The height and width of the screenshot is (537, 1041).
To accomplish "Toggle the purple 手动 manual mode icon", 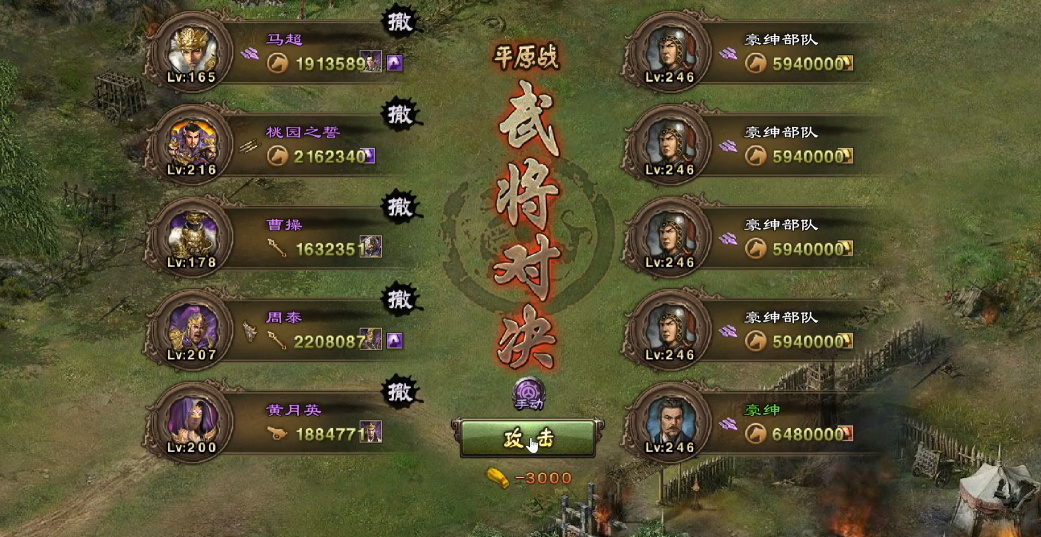I will 529,393.
